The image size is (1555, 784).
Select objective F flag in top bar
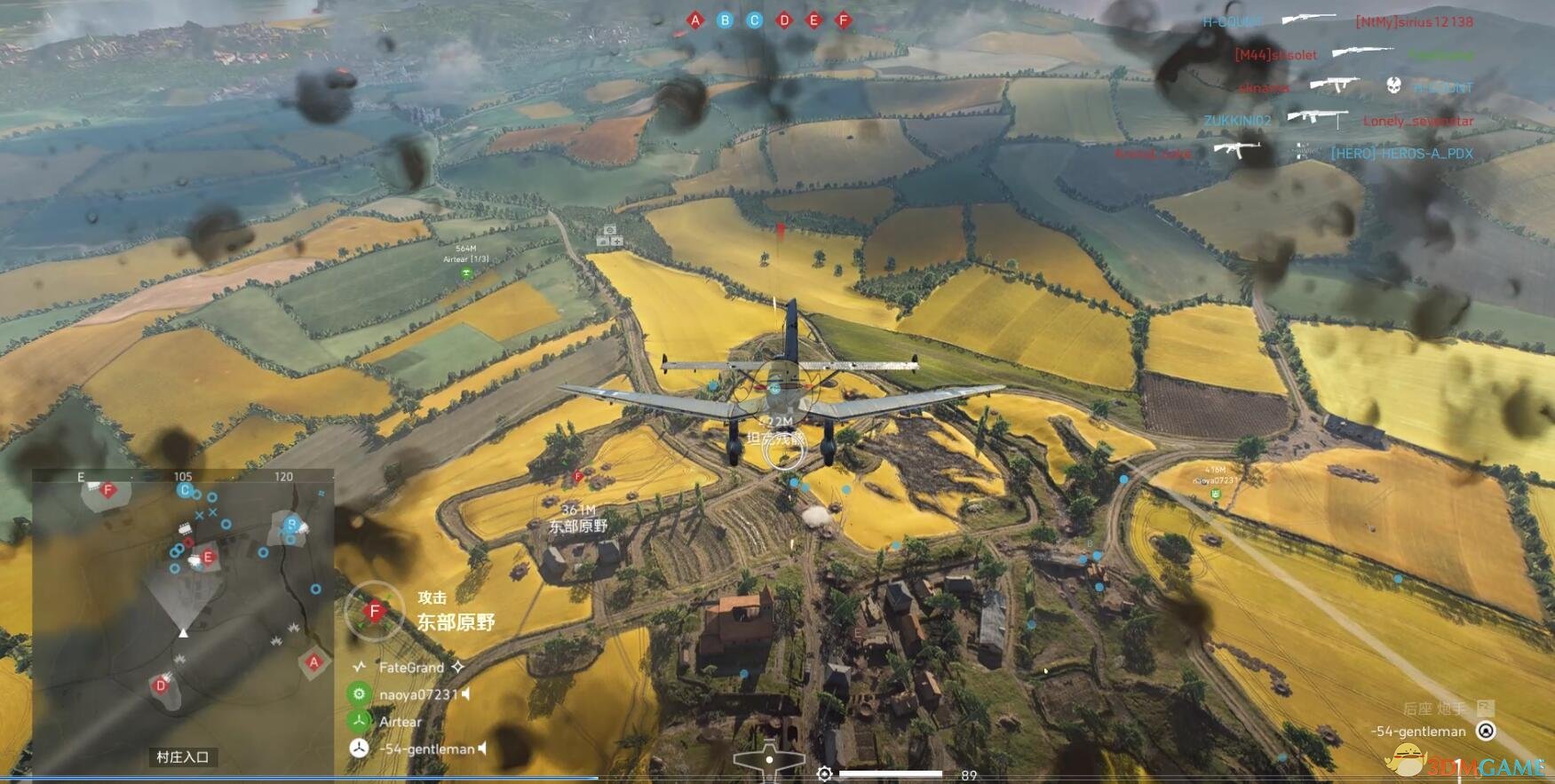click(844, 20)
